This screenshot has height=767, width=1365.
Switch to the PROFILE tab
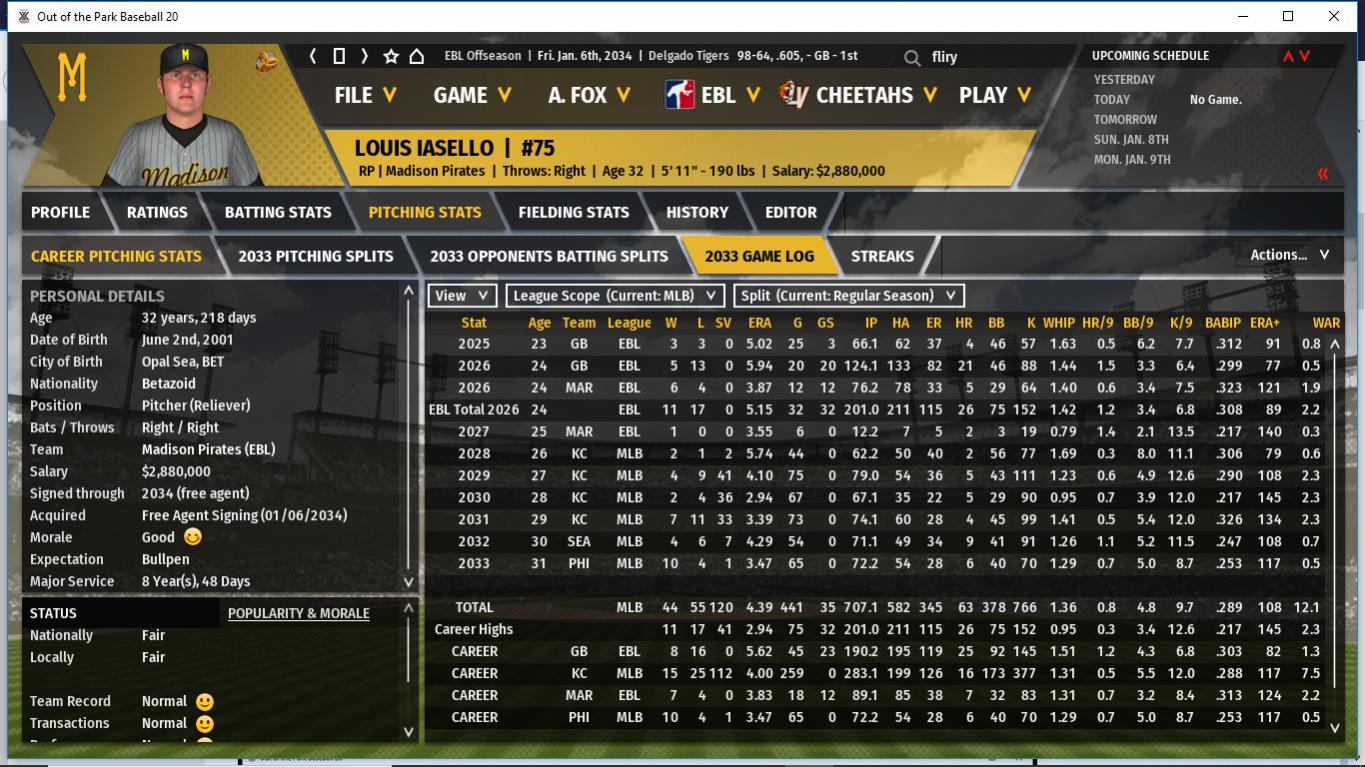point(60,212)
